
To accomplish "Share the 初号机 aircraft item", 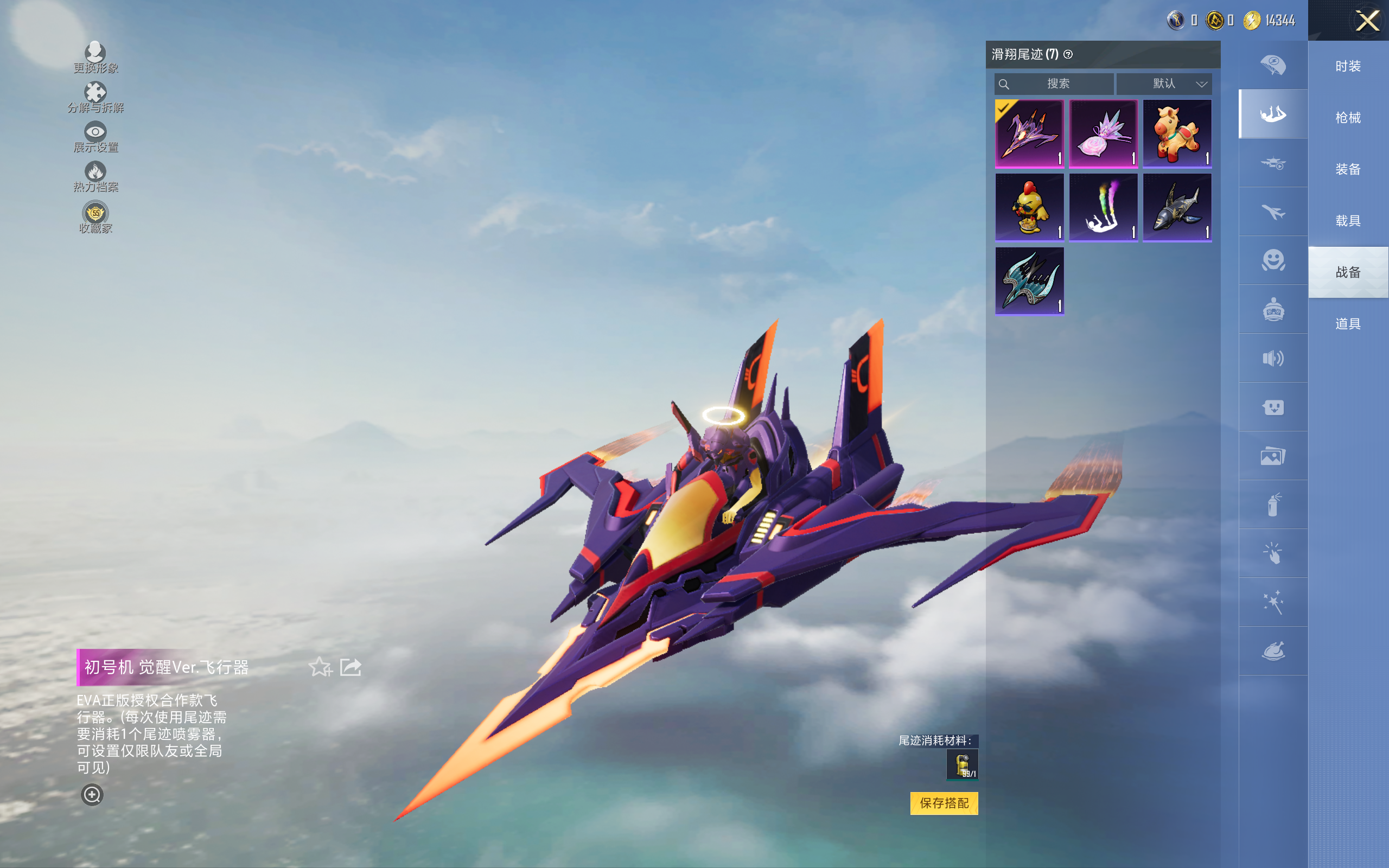I will 351,667.
